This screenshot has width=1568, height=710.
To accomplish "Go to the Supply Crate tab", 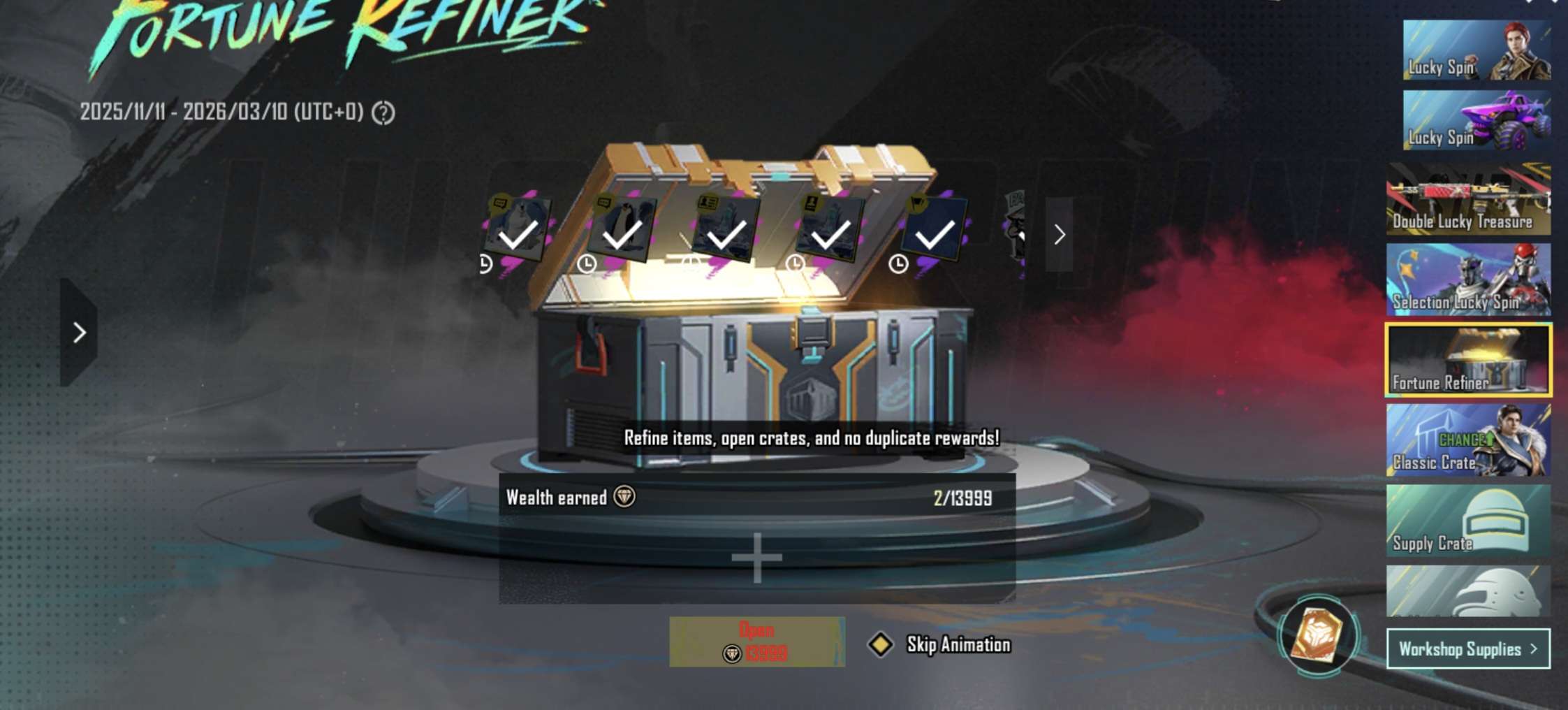I will pyautogui.click(x=1468, y=521).
